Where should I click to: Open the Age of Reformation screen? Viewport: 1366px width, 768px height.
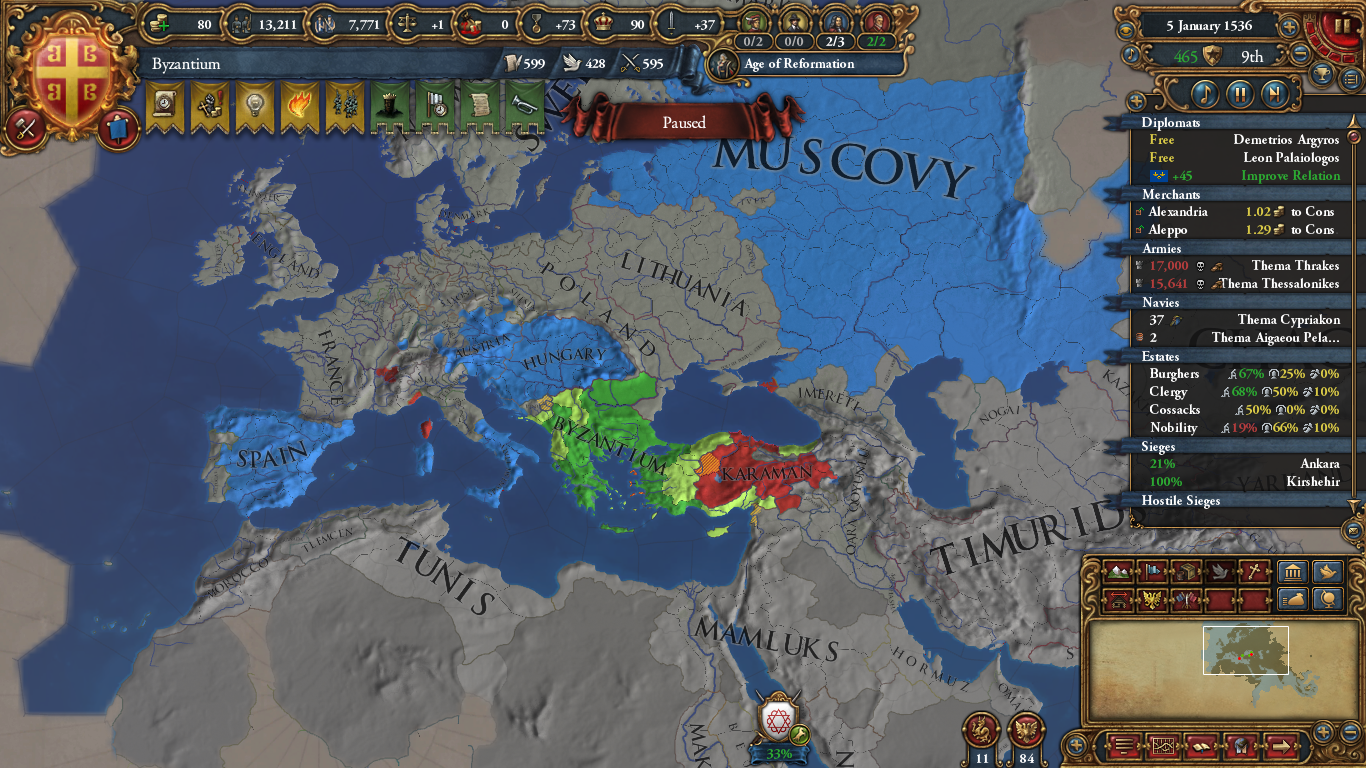pyautogui.click(x=797, y=64)
